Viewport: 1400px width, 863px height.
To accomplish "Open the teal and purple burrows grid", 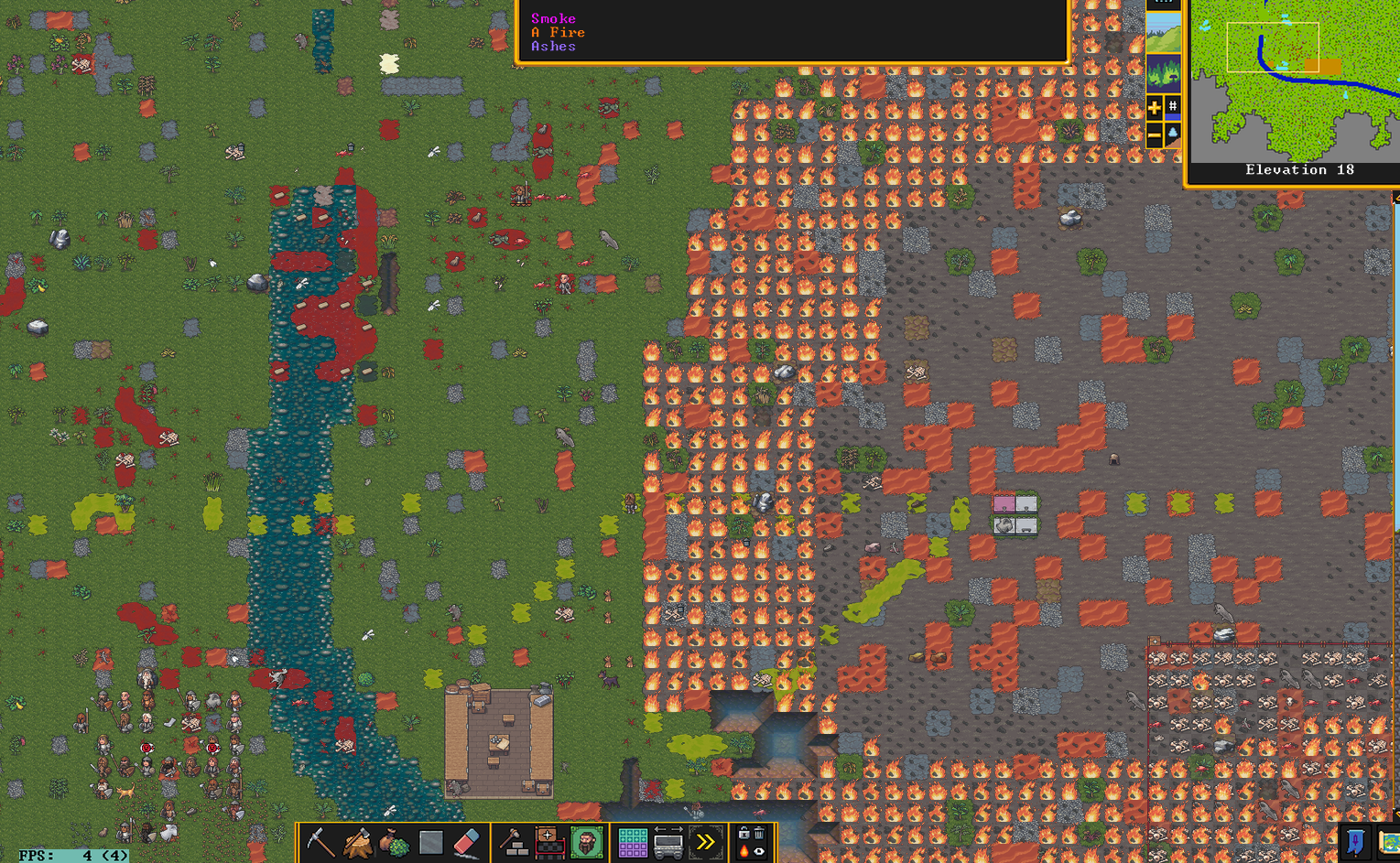I will point(632,842).
